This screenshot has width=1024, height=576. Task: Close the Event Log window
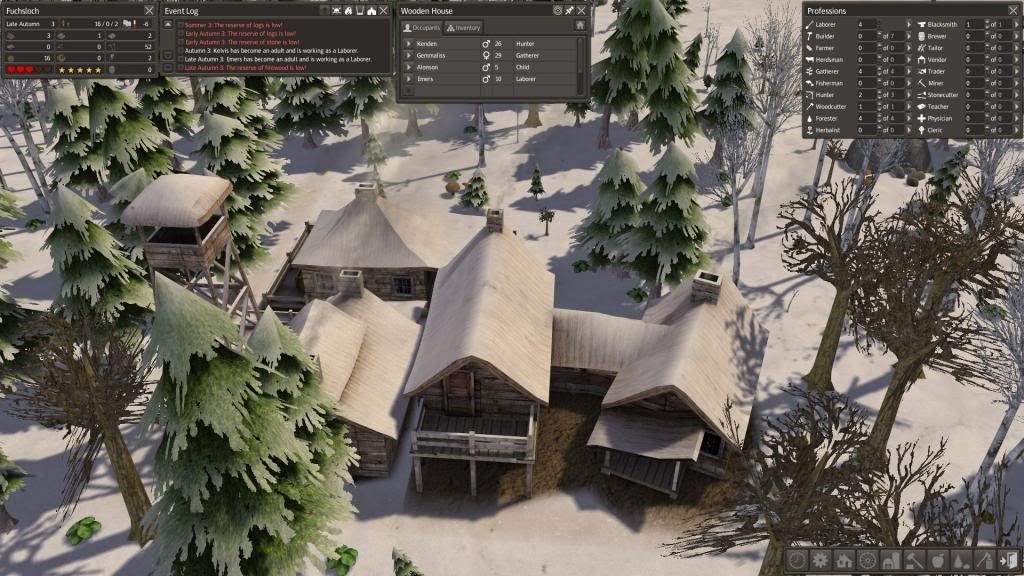(x=383, y=10)
